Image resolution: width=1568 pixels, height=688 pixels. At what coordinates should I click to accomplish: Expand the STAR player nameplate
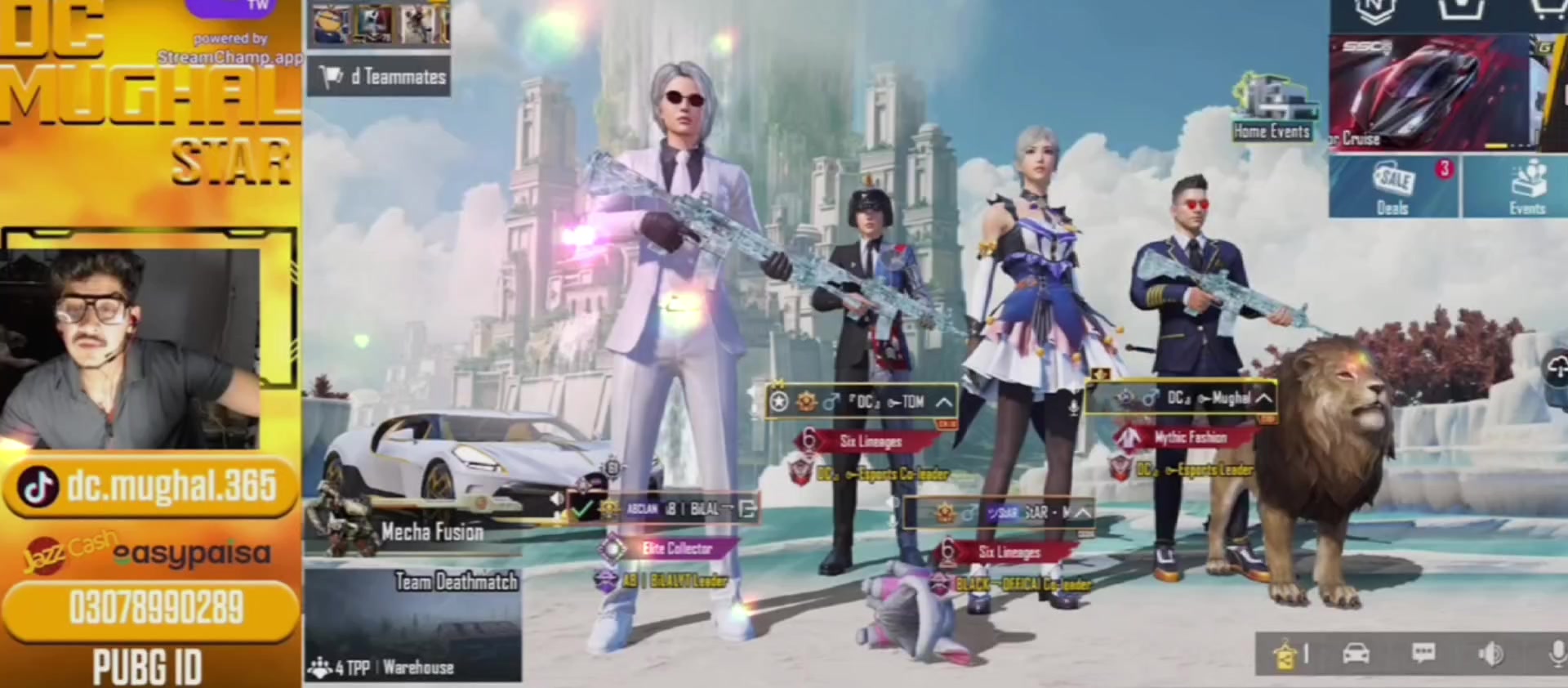(x=1082, y=513)
